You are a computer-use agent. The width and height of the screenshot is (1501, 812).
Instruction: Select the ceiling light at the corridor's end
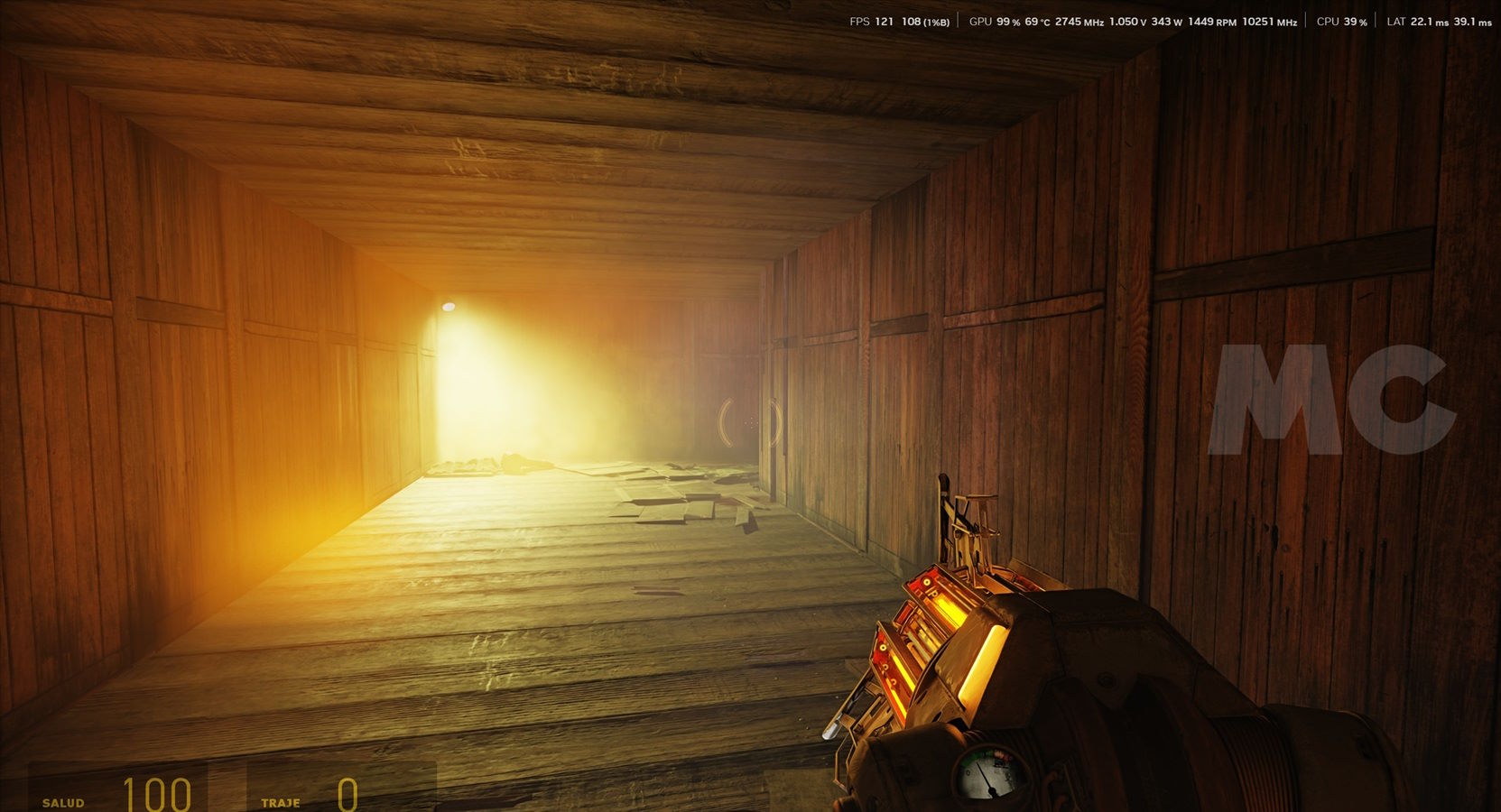coord(449,305)
